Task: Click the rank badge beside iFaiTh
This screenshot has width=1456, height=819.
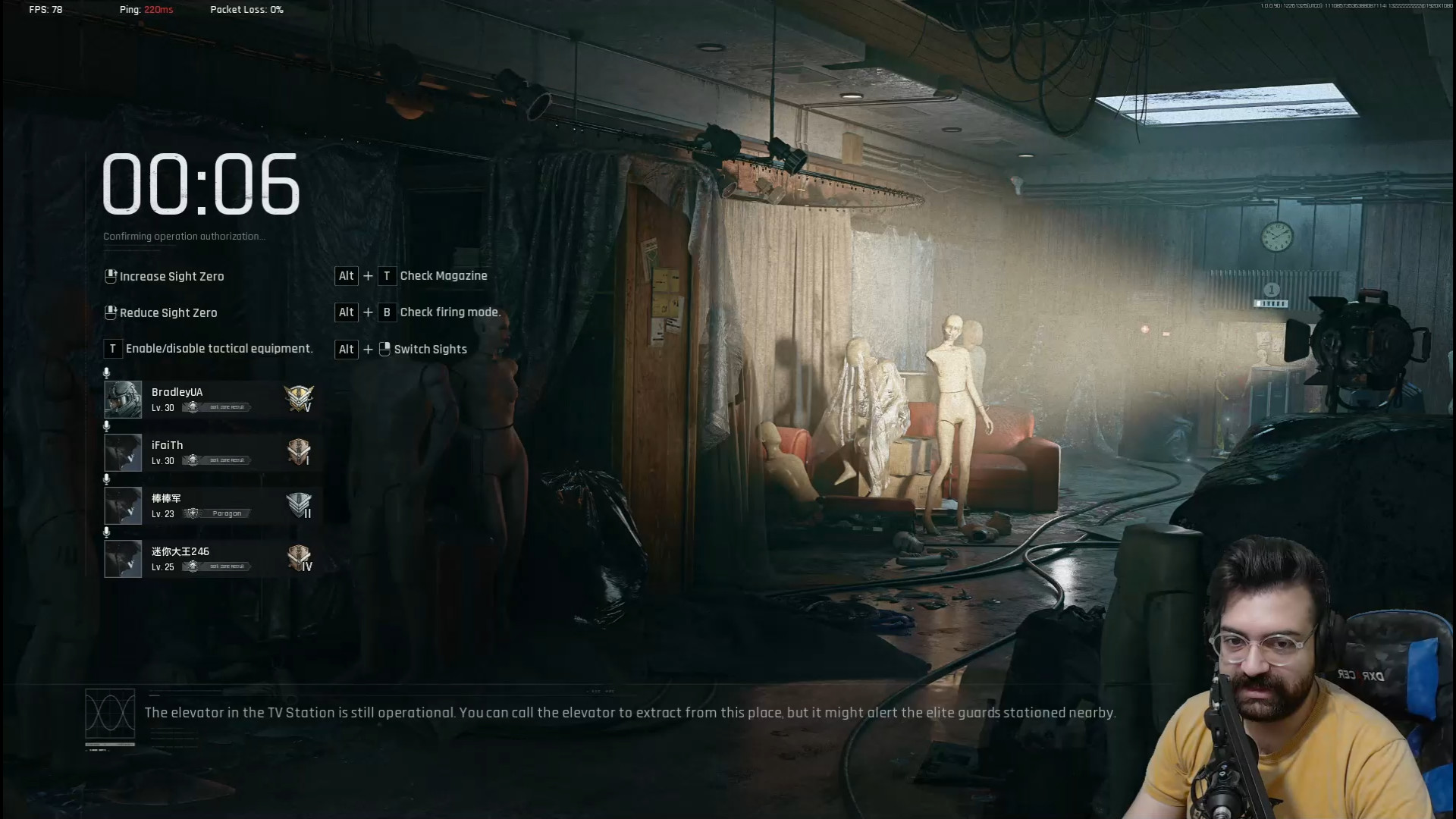Action: pyautogui.click(x=299, y=452)
